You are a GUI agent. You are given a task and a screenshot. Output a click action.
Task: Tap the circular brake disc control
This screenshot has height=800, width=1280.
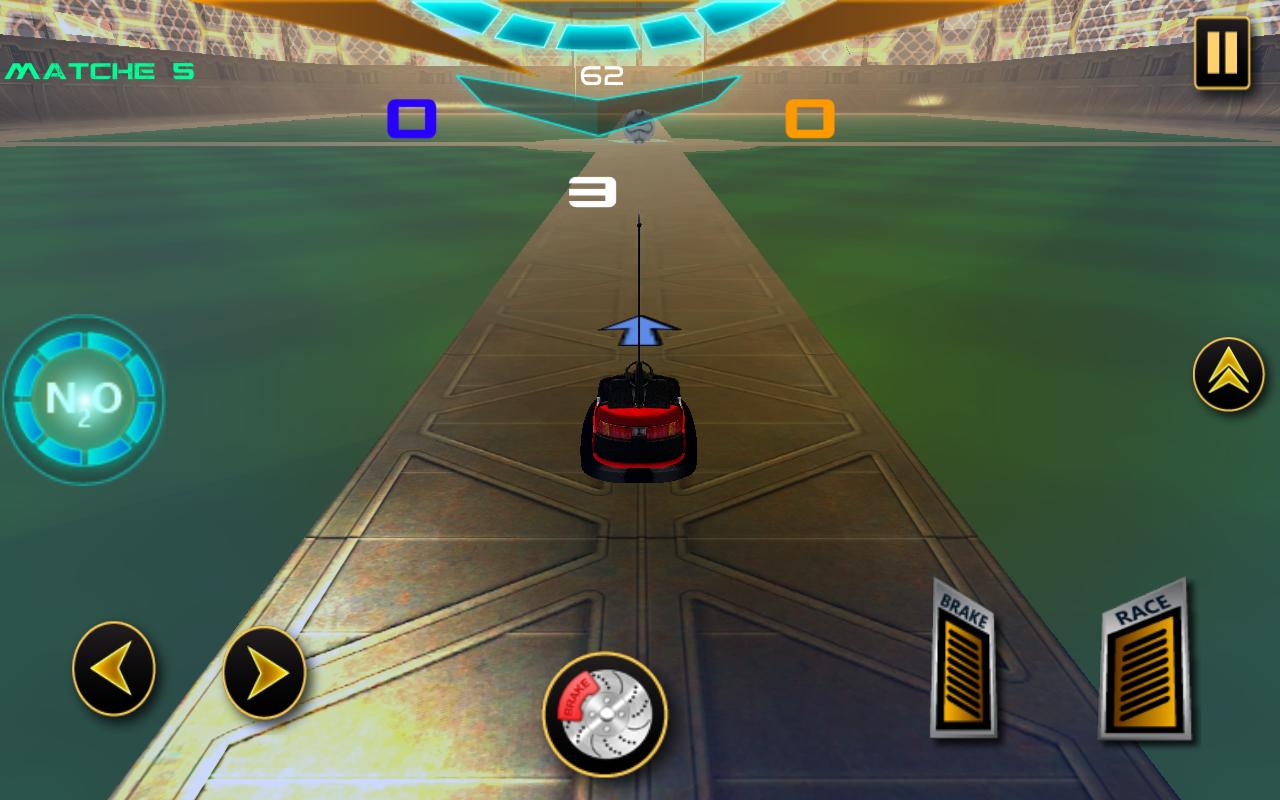tap(605, 713)
